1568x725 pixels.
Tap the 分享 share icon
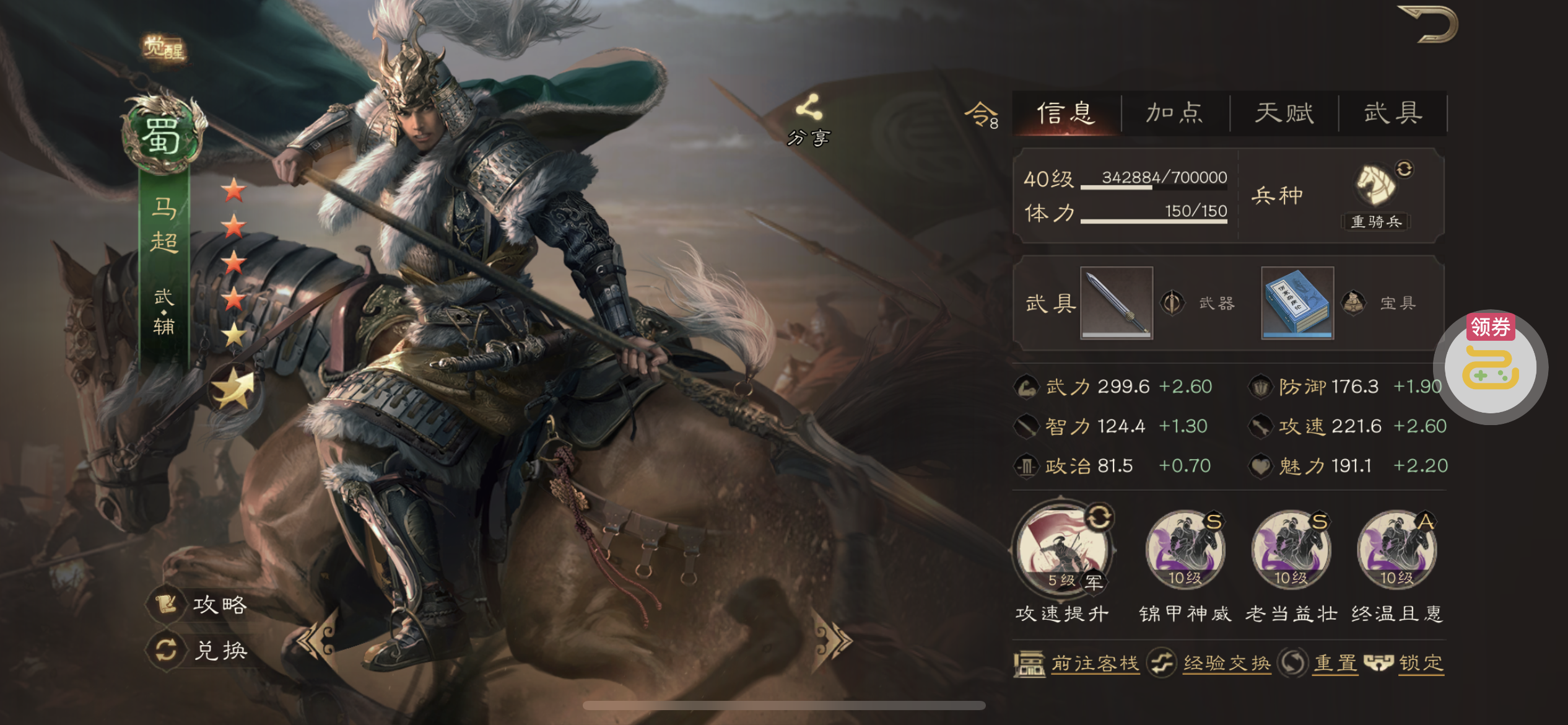pos(809,119)
